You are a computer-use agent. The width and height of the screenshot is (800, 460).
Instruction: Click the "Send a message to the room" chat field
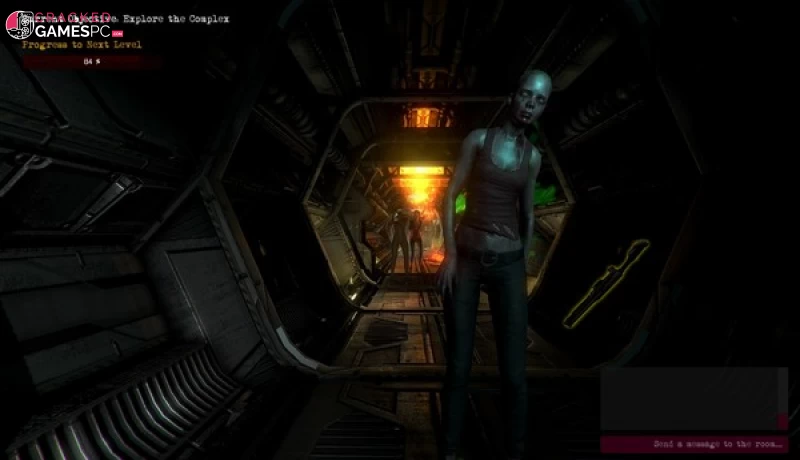[694, 444]
